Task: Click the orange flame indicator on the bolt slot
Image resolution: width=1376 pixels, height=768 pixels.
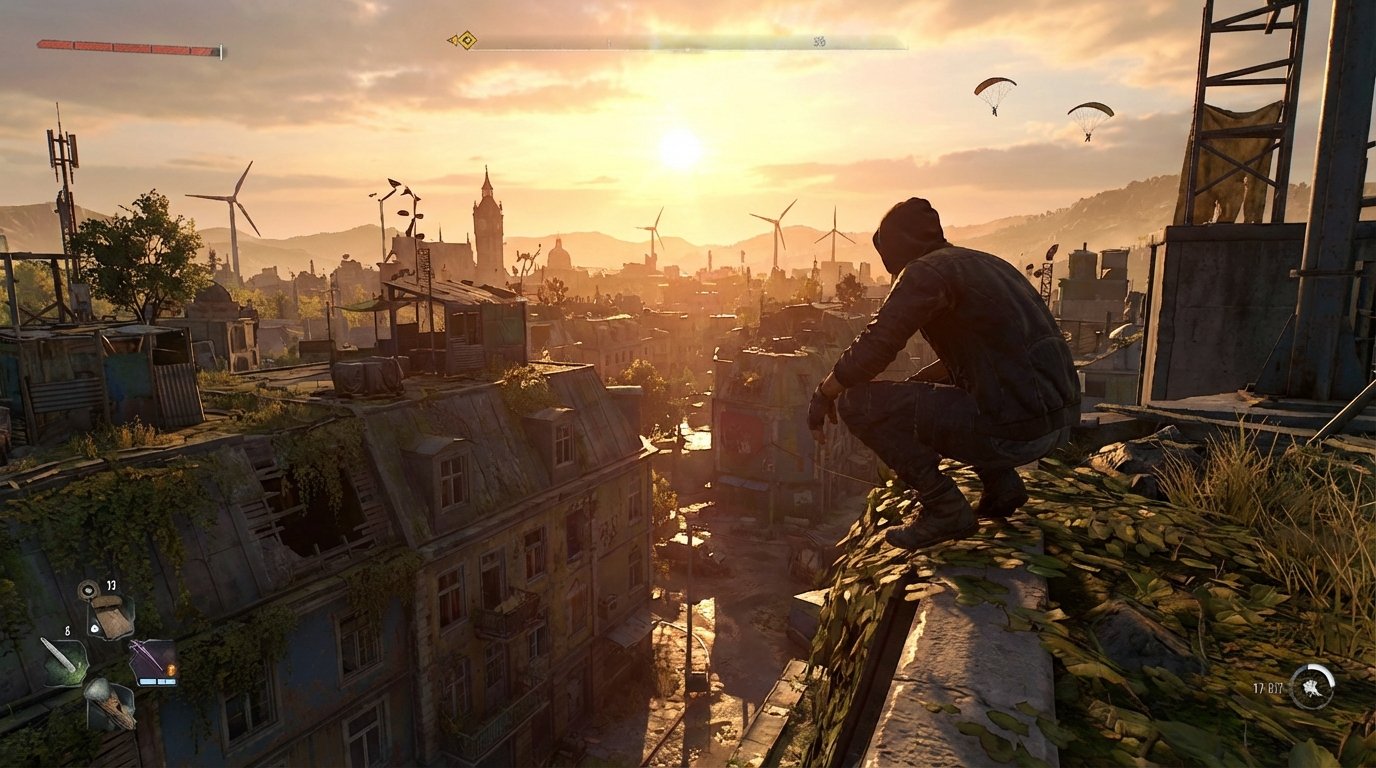Action: [x=172, y=671]
